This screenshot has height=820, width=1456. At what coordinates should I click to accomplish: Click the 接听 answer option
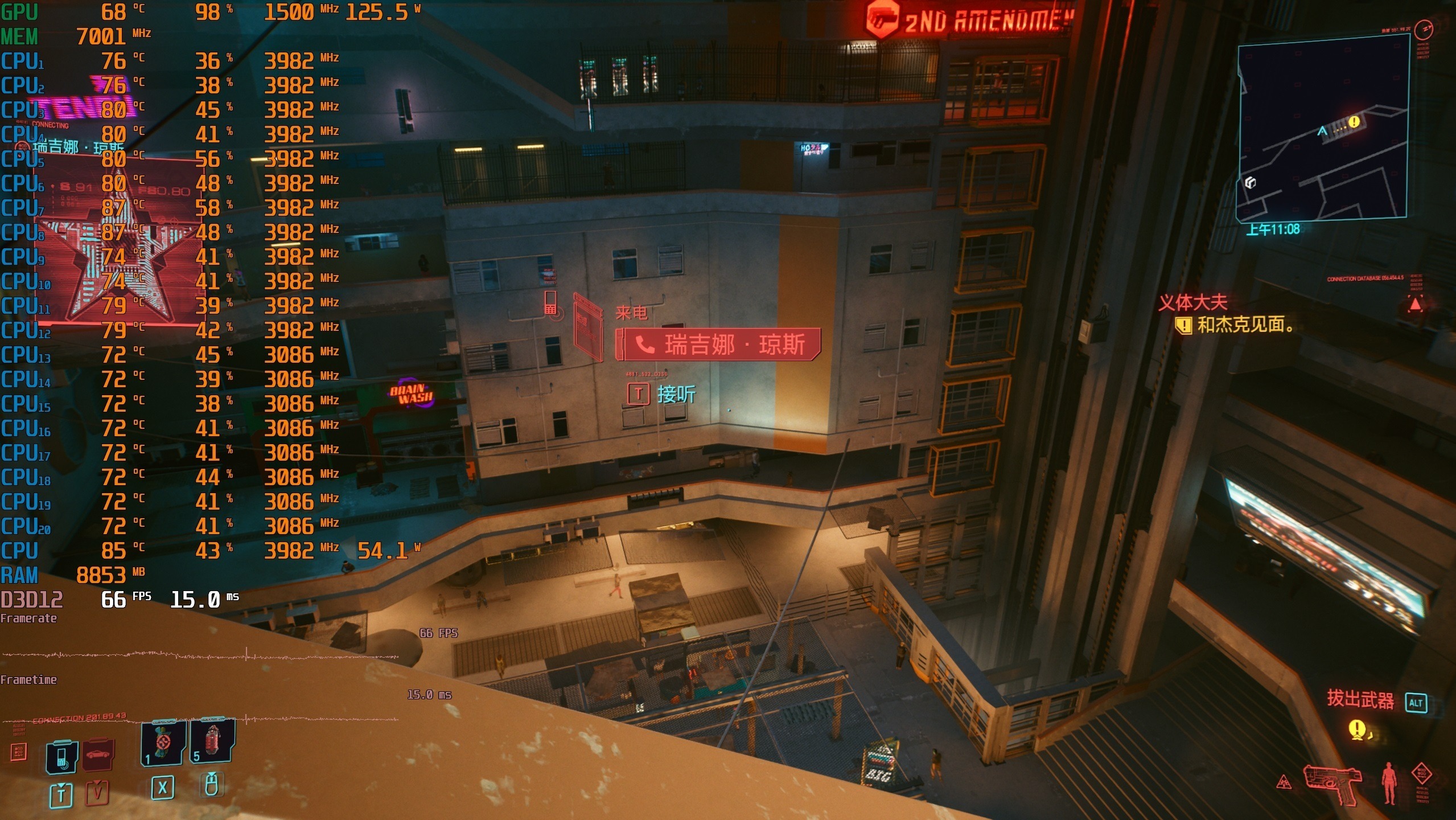pyautogui.click(x=676, y=394)
